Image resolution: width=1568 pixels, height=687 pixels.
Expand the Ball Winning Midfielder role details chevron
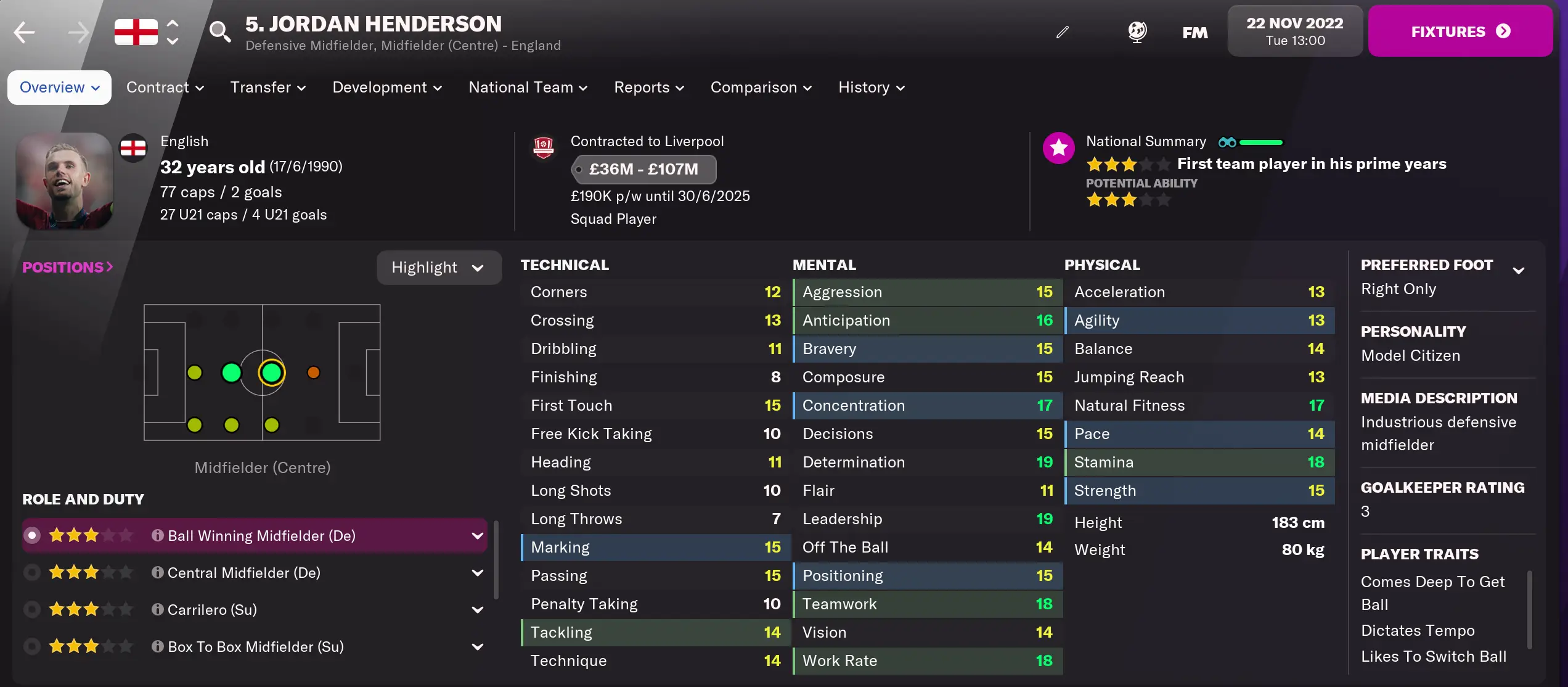[478, 535]
